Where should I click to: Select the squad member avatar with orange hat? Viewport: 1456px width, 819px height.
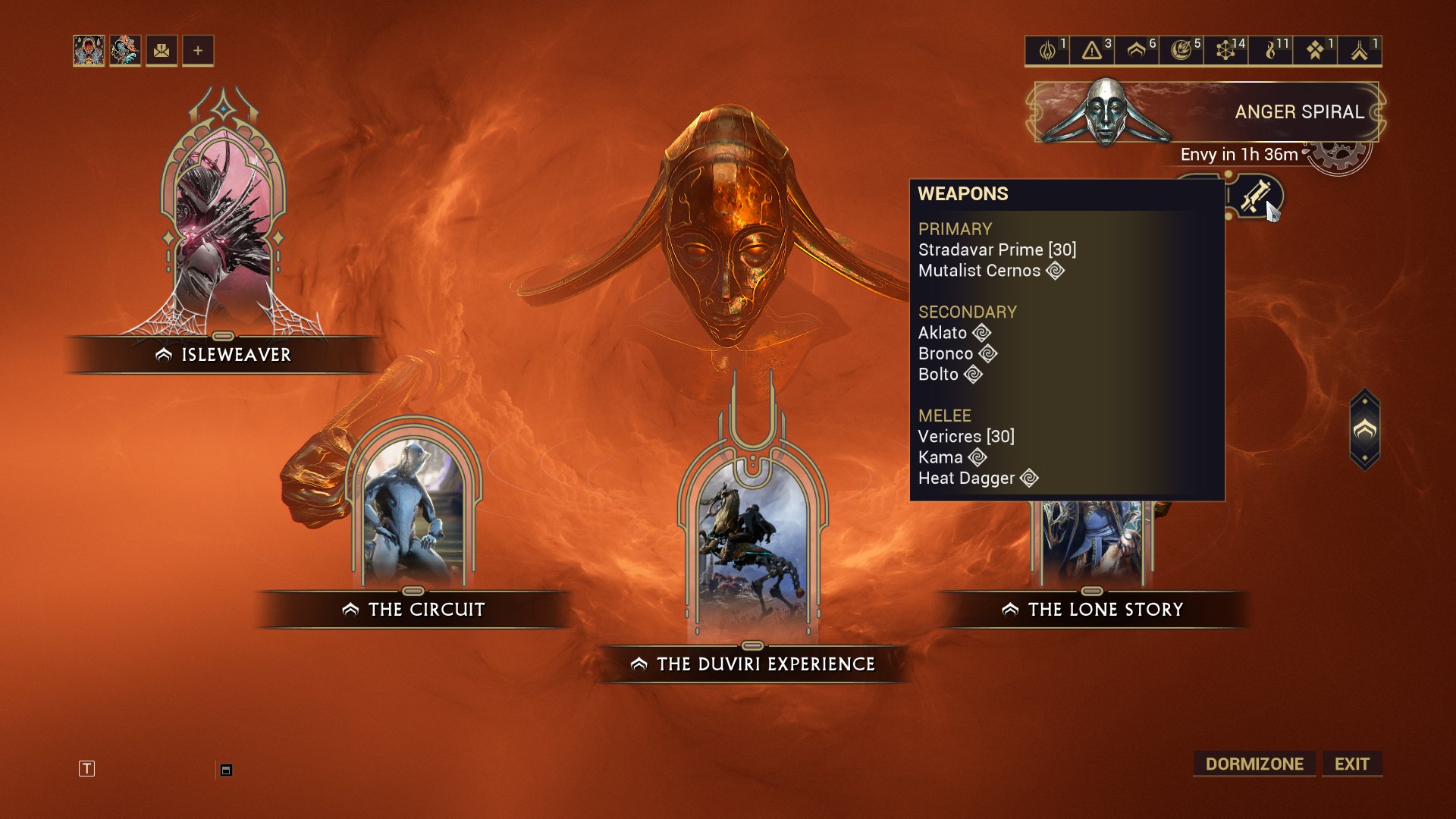[125, 51]
